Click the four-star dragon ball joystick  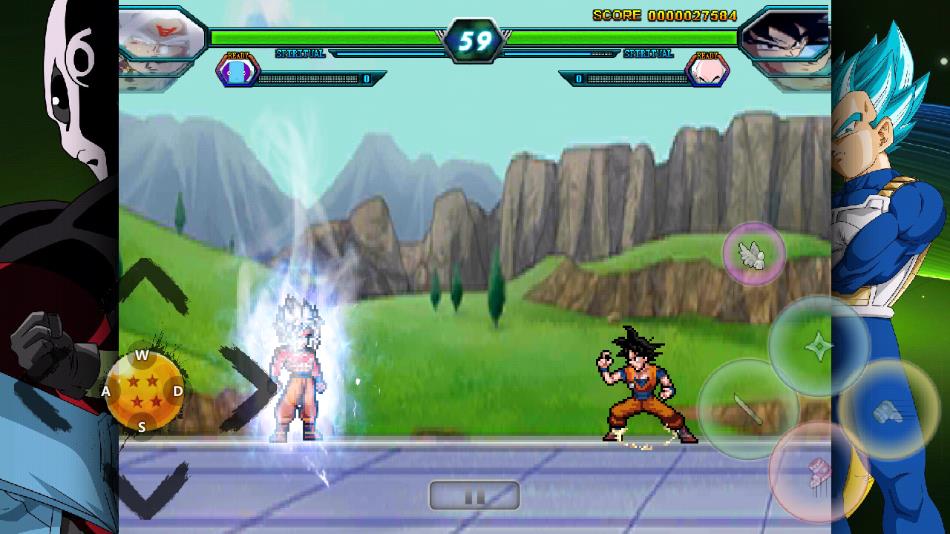(x=144, y=391)
